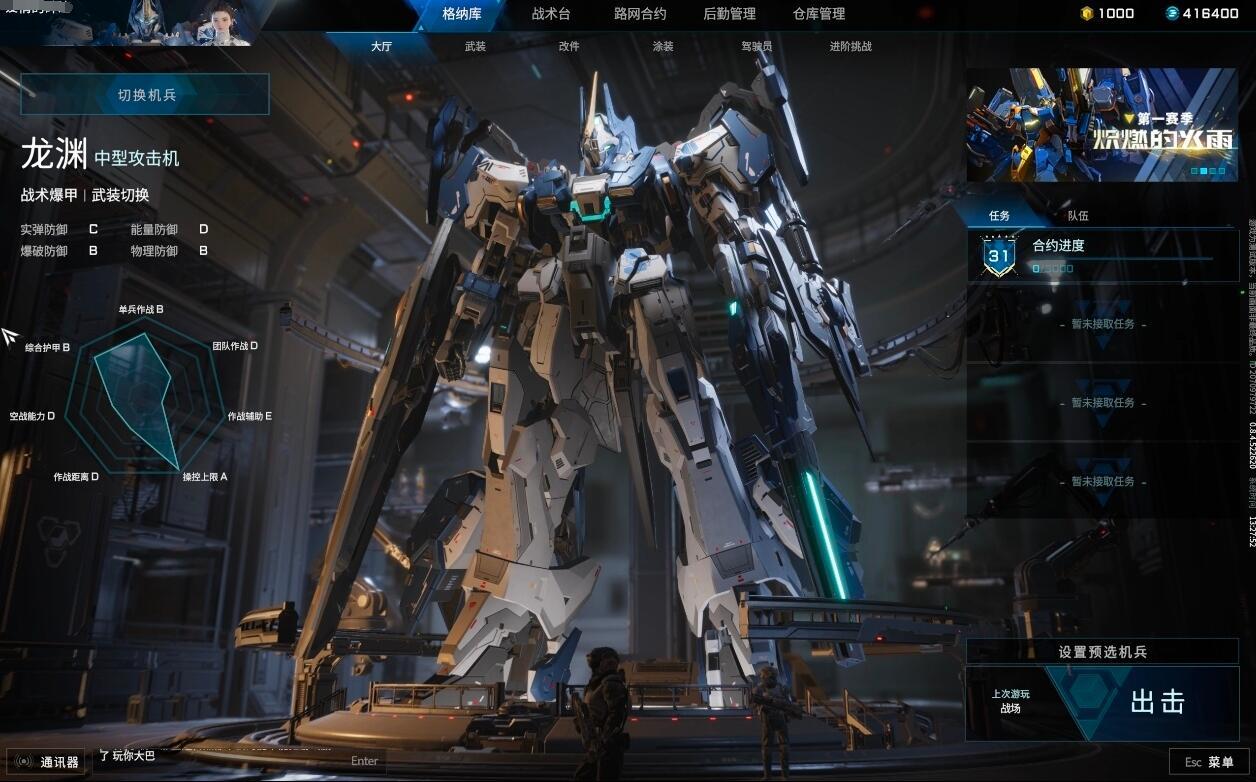1256x782 pixels.
Task: Launch battle with 出击 button
Action: [x=1156, y=703]
